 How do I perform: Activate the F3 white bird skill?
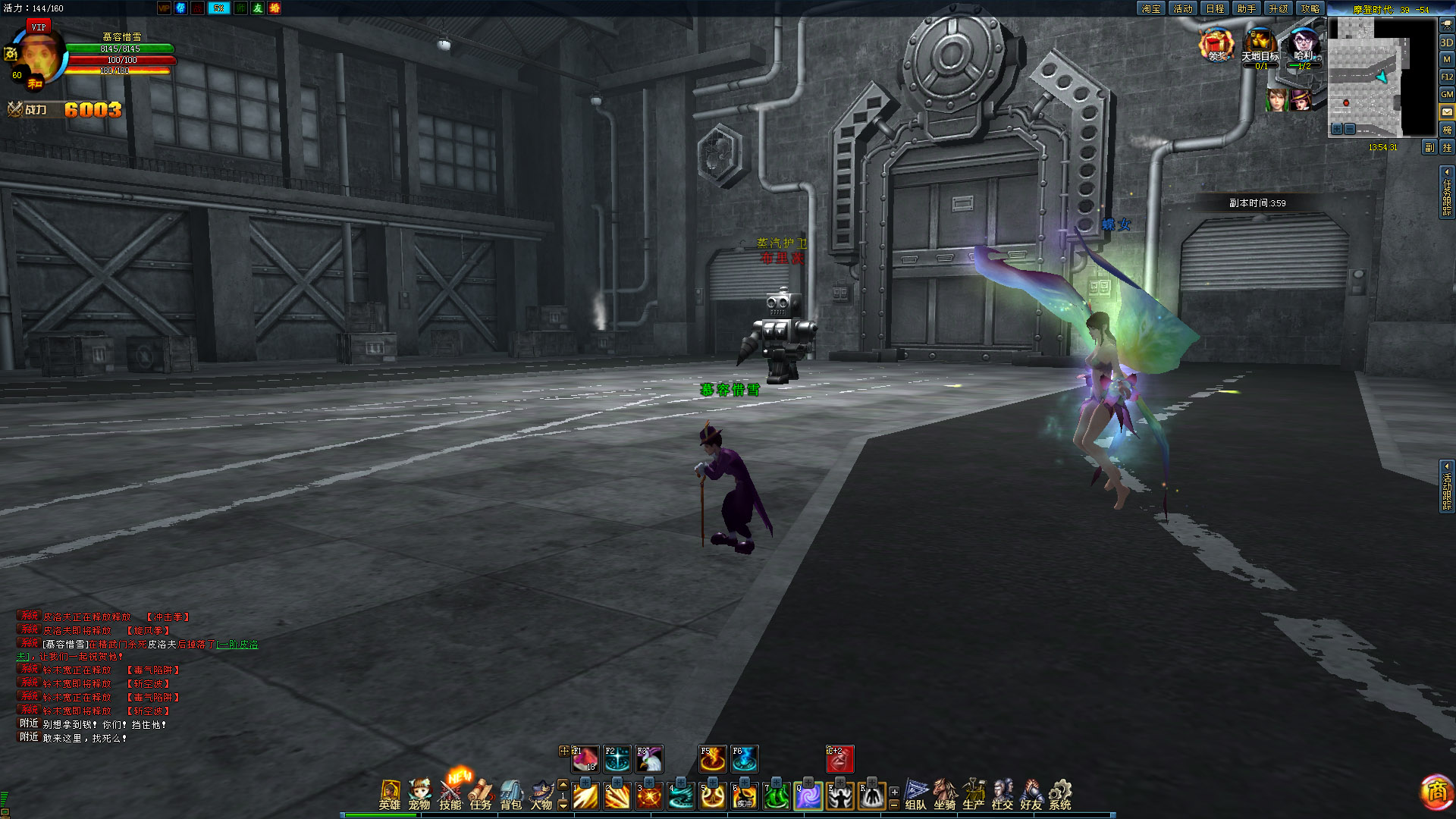(x=650, y=759)
